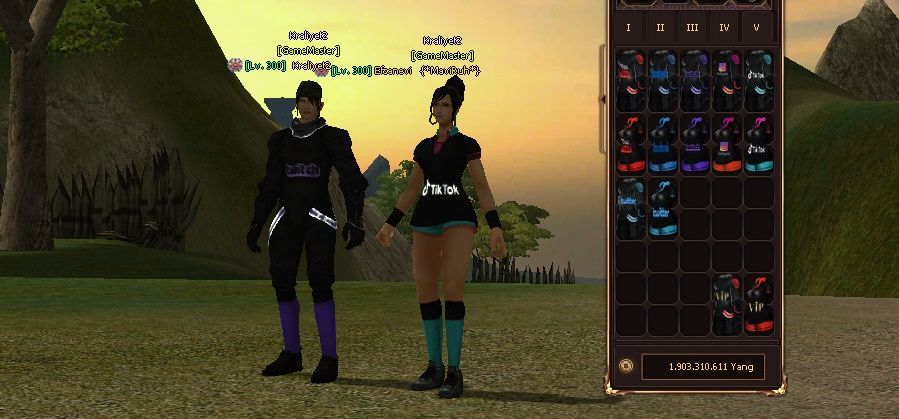Choose the red-haired female VIP costume
The height and width of the screenshot is (419, 899).
click(757, 304)
